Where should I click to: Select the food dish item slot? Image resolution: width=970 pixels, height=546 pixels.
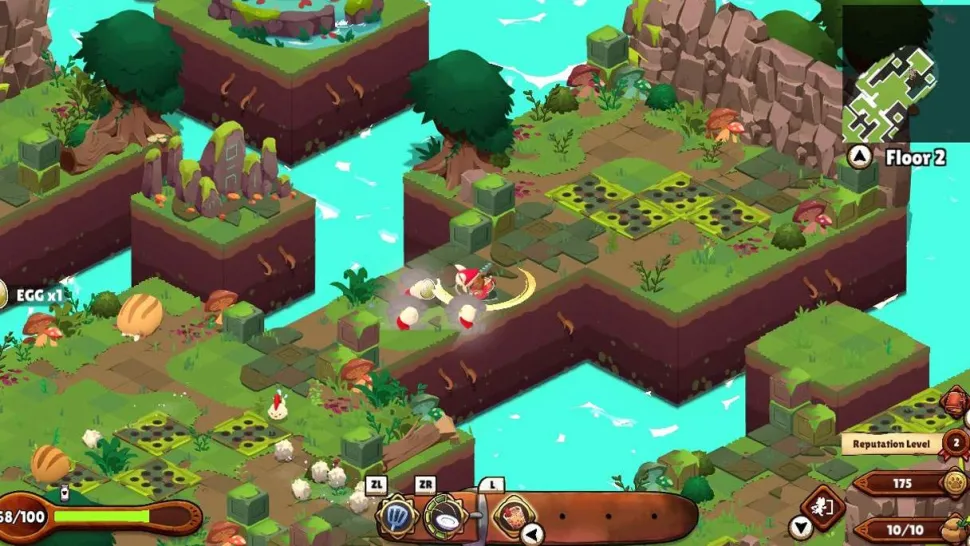(512, 516)
